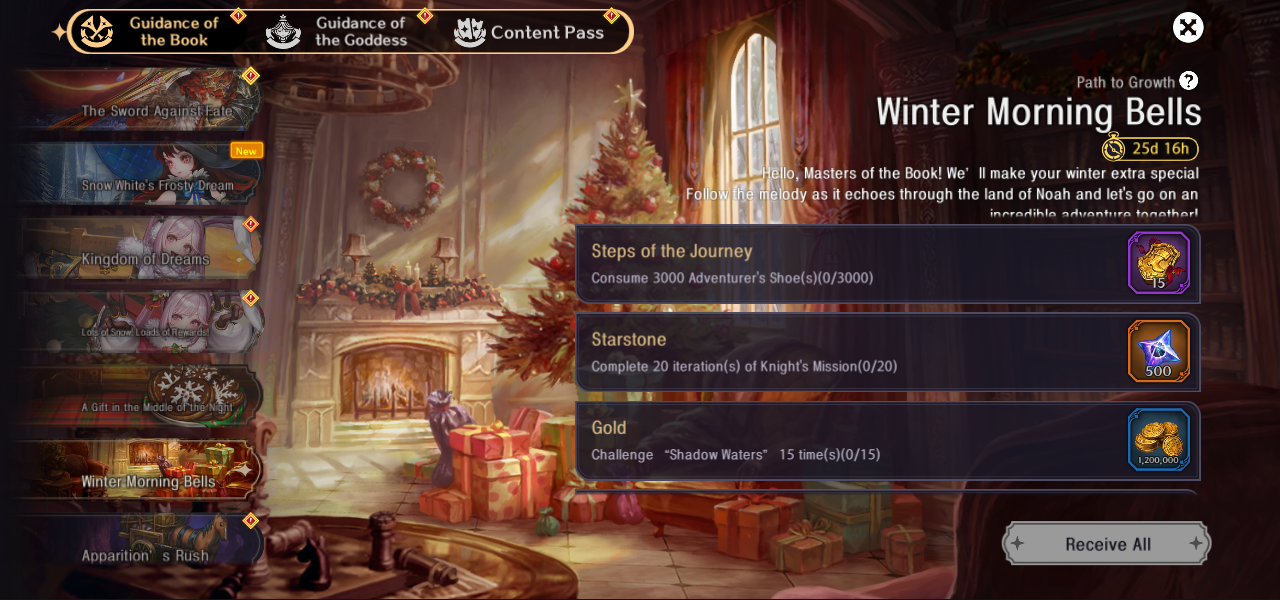View the 1,200,000 Gold reward icon
The height and width of the screenshot is (600, 1280).
pos(1159,439)
